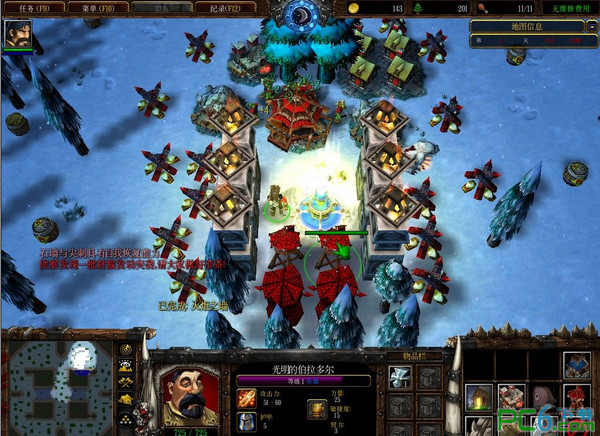Viewport: 600px width, 436px height.
Task: Select the hero icon below the menu bar
Action: point(17,36)
